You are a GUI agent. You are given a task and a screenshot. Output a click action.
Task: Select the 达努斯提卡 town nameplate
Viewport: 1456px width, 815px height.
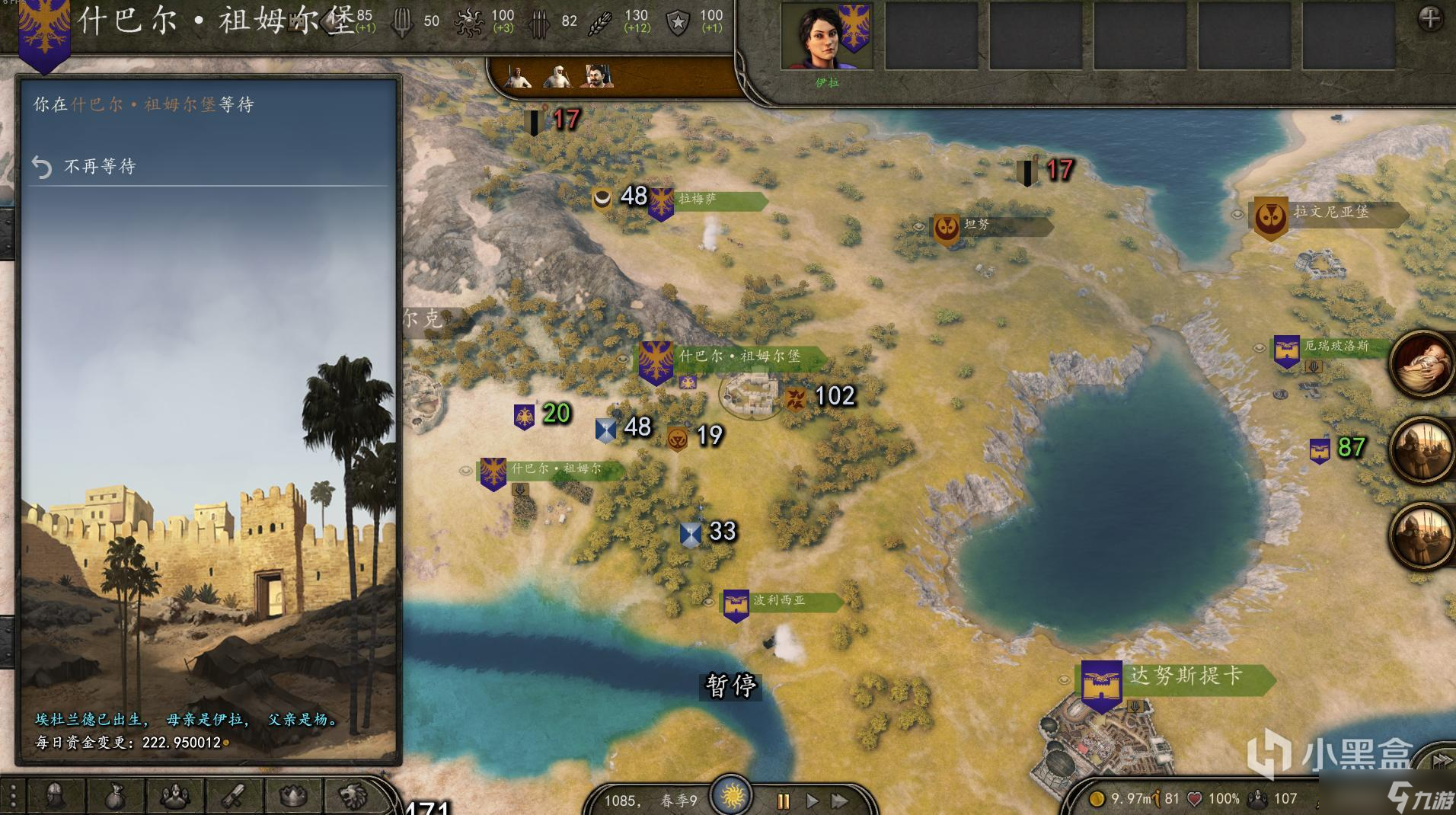[x=1185, y=676]
